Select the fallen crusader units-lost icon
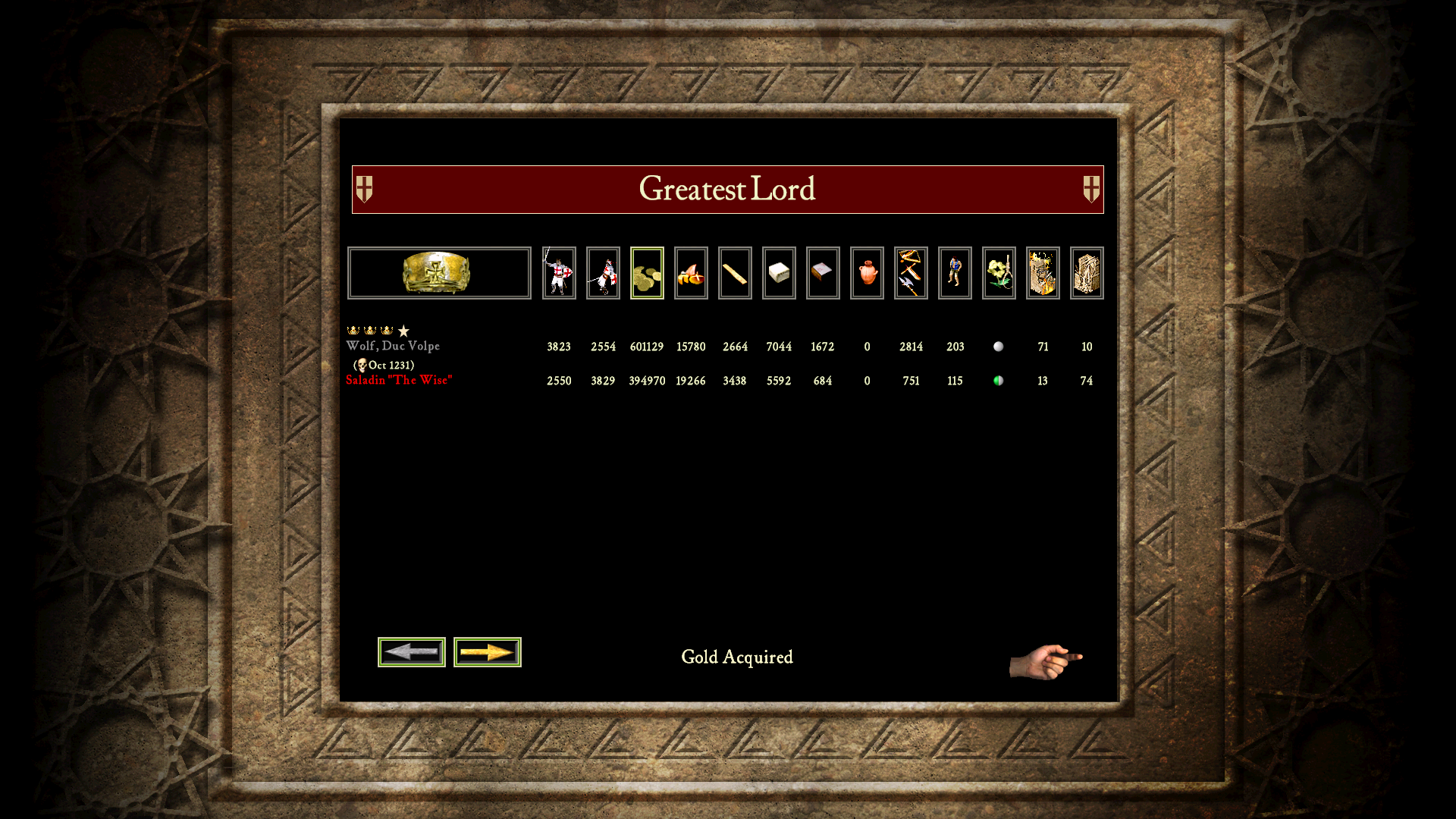 603,273
